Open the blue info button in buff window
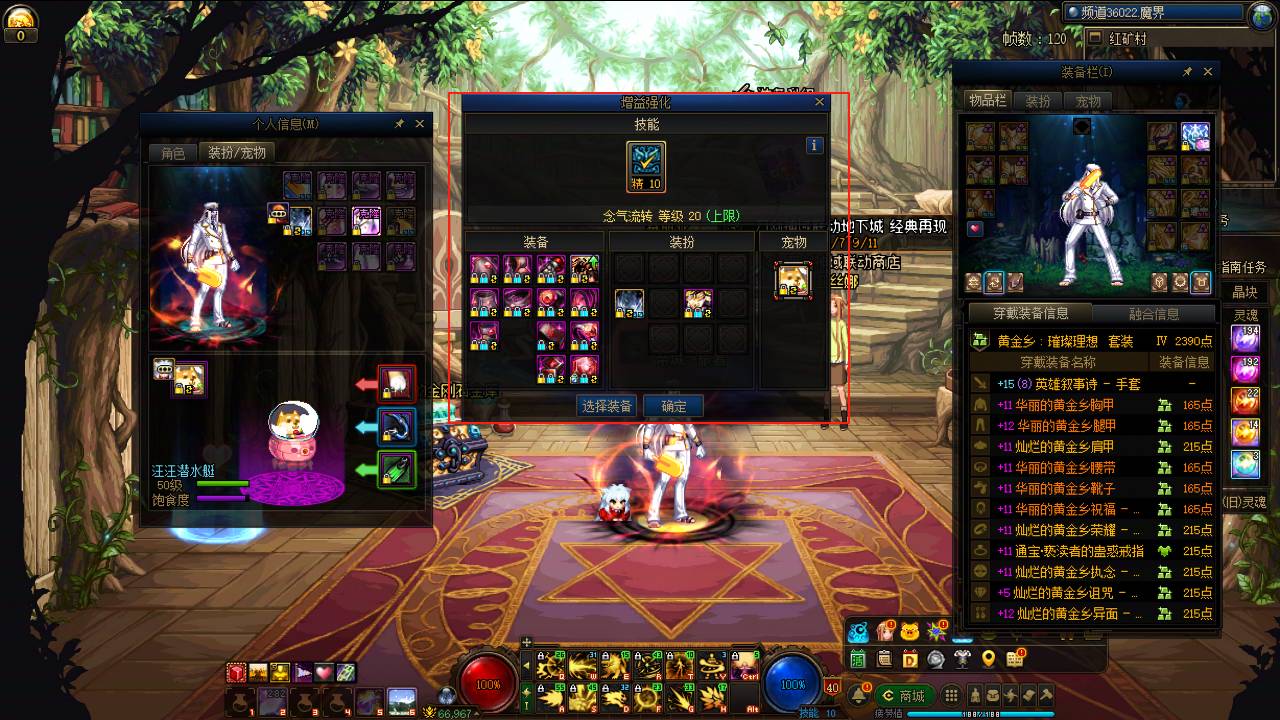Image resolution: width=1280 pixels, height=720 pixels. (814, 145)
